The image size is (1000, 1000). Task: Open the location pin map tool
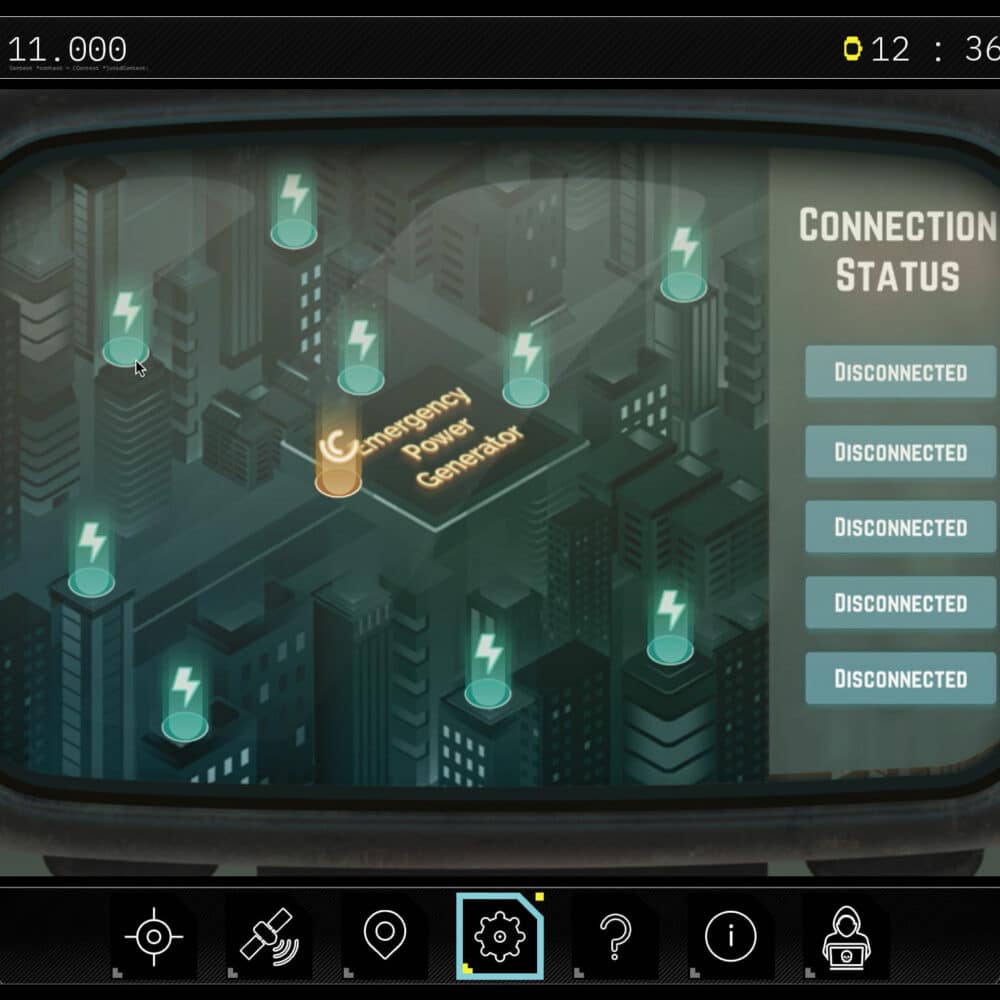pos(384,937)
